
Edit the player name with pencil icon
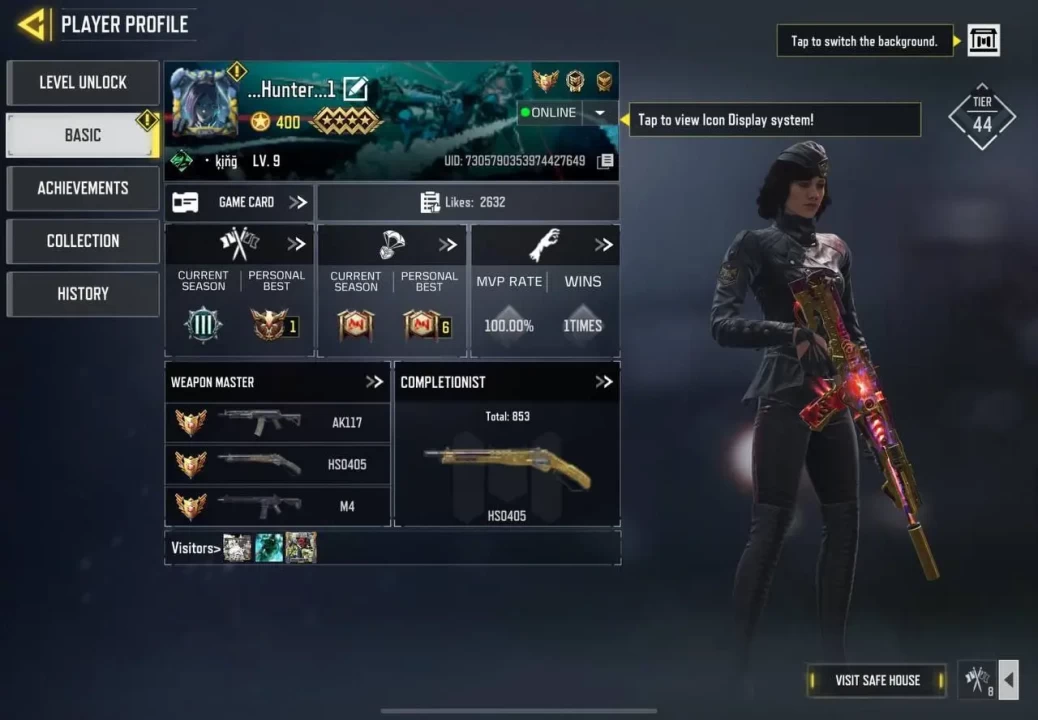pos(355,90)
